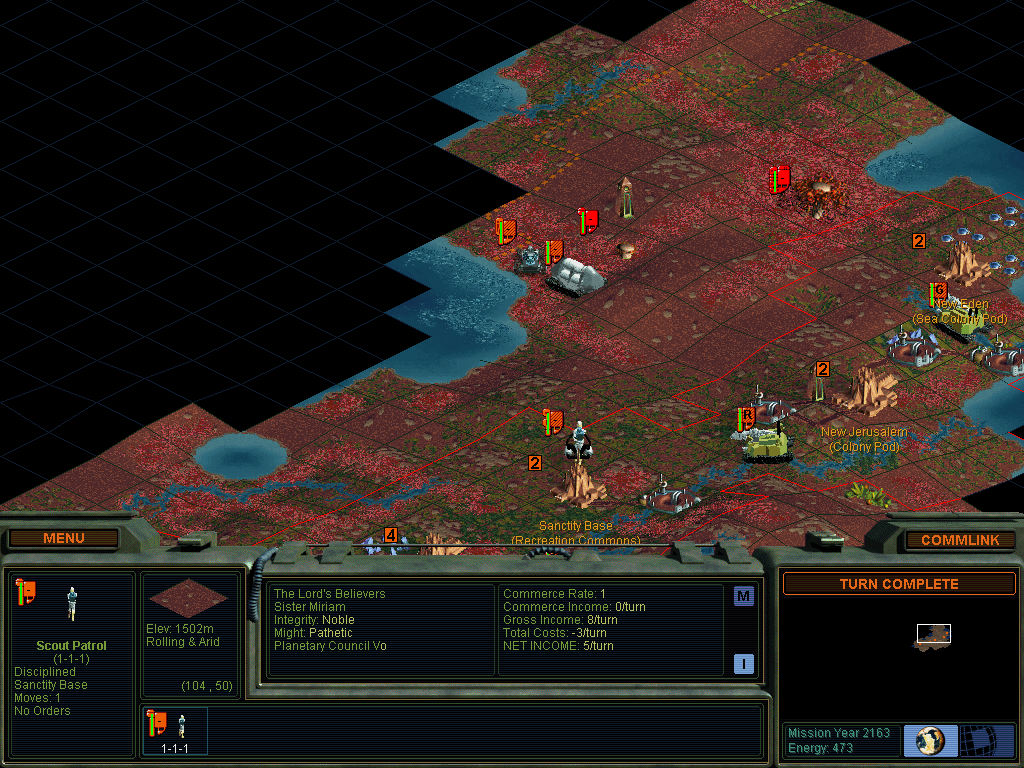Screen dimensions: 1024x768
Task: Click the terrain tile preview
Action: (188, 597)
